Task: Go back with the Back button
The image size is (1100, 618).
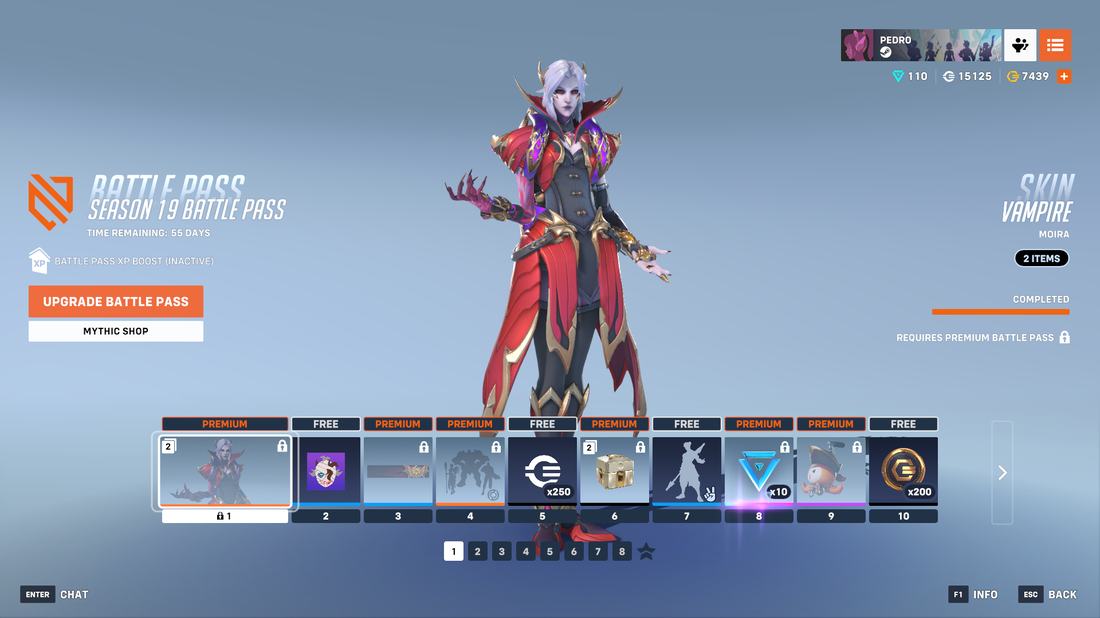Action: click(x=1048, y=594)
